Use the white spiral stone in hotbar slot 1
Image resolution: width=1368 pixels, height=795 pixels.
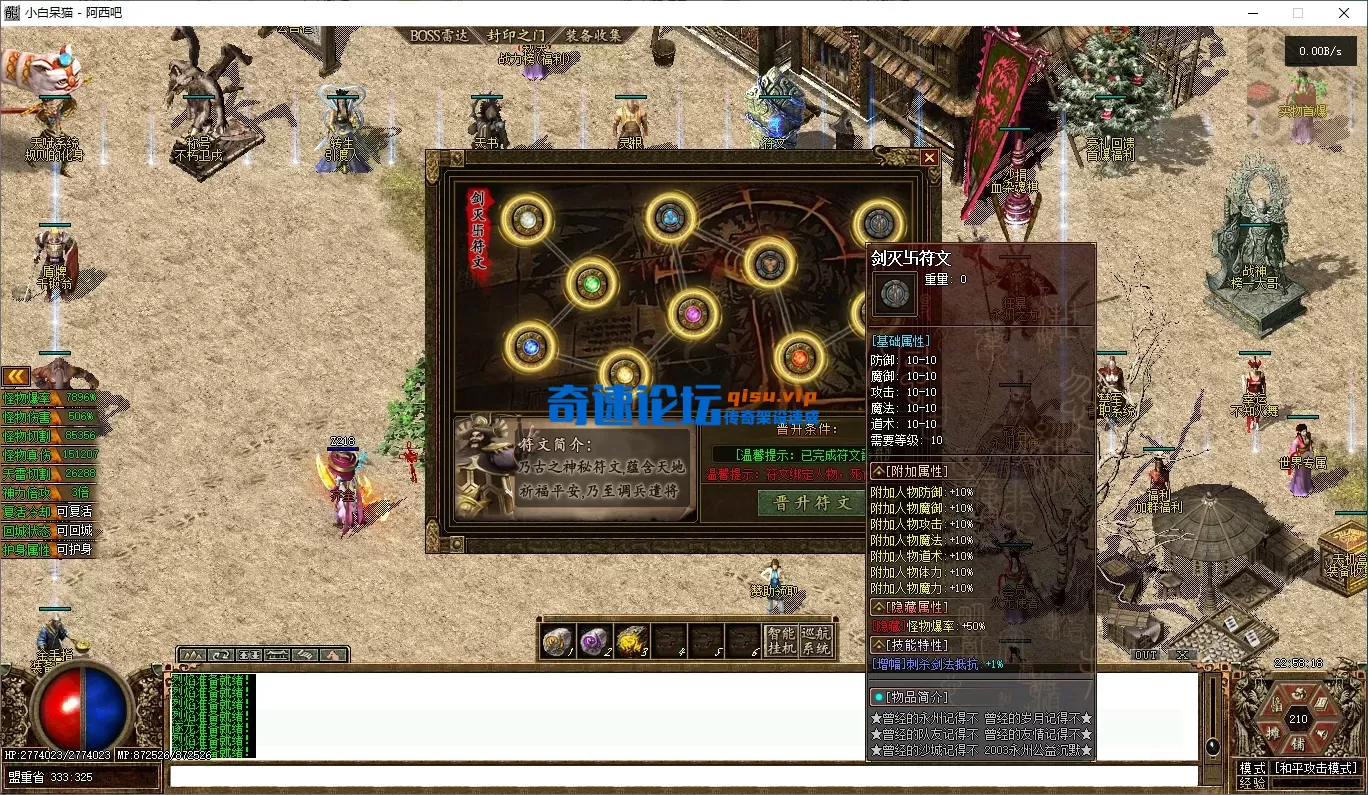[x=557, y=640]
